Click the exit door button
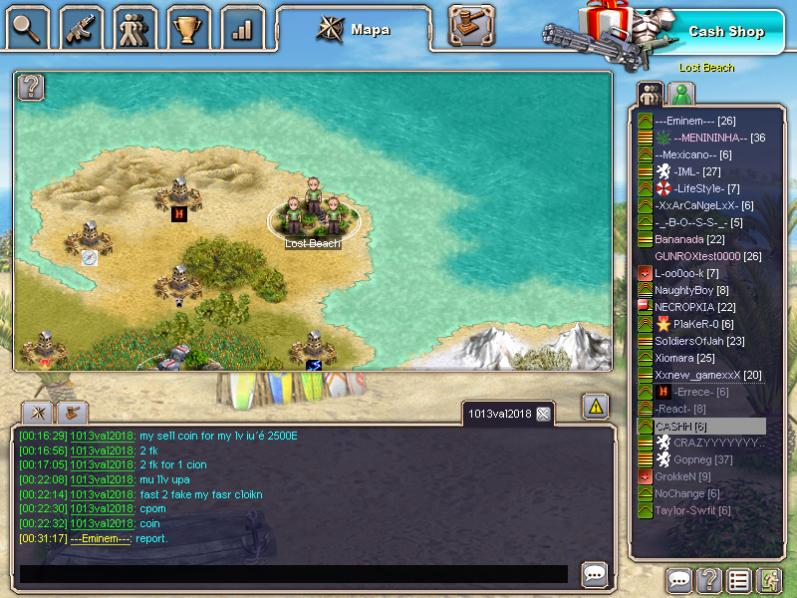Screen dimensions: 797x598 [769, 580]
